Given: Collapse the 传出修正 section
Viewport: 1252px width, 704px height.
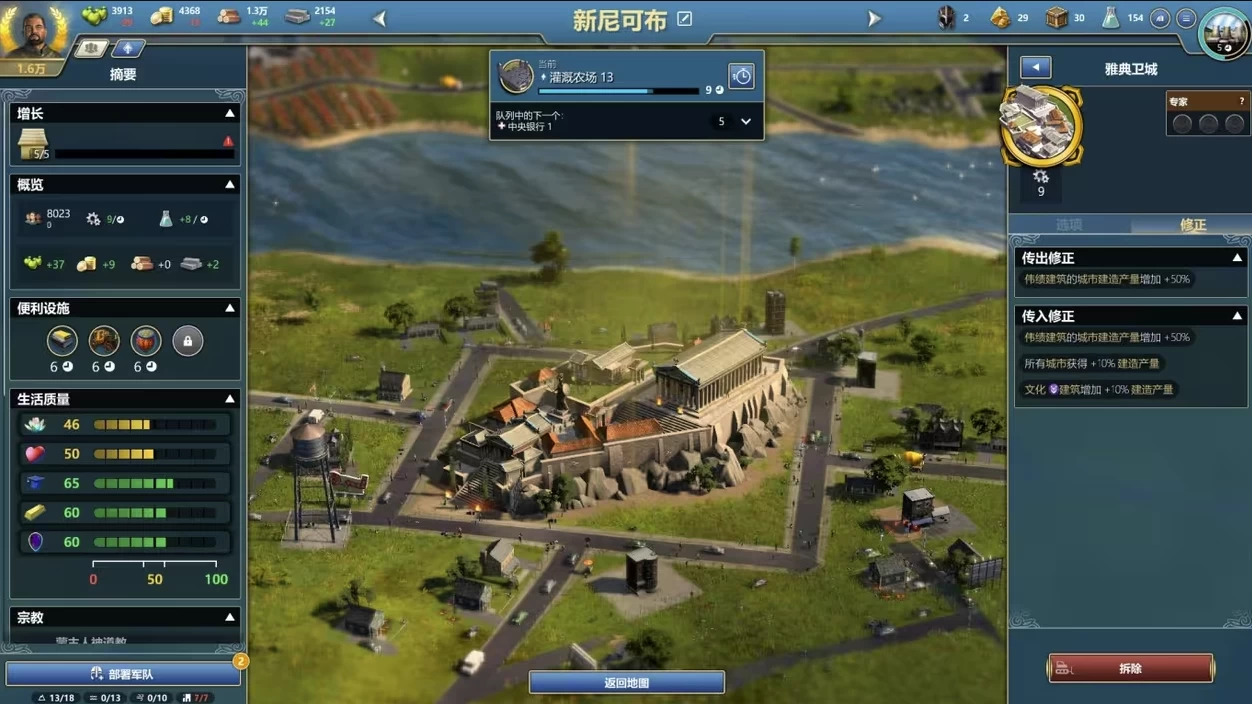Looking at the screenshot, I should (1237, 258).
